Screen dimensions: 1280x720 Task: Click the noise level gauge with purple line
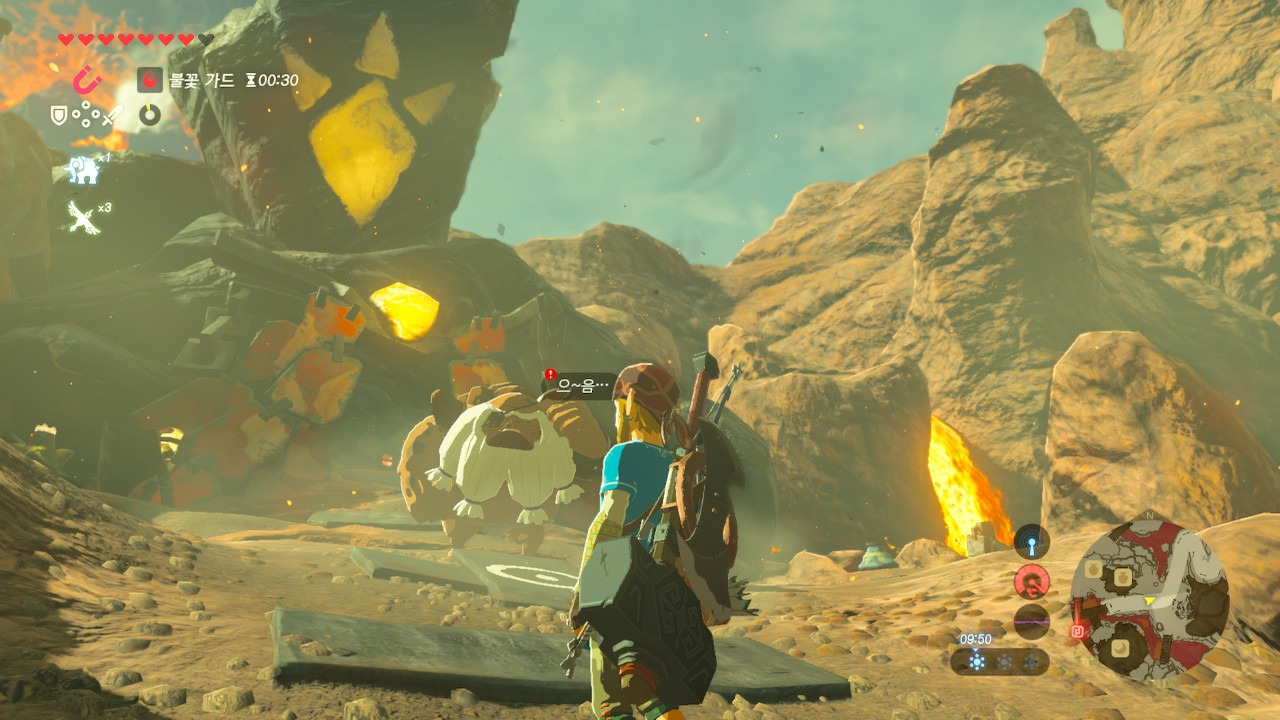point(1031,621)
